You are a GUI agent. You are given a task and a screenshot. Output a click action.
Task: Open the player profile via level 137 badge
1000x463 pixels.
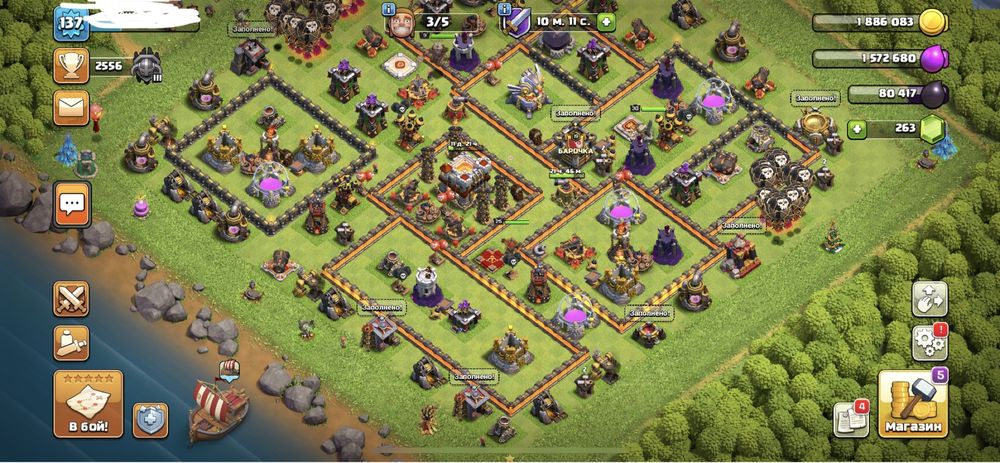click(x=71, y=22)
